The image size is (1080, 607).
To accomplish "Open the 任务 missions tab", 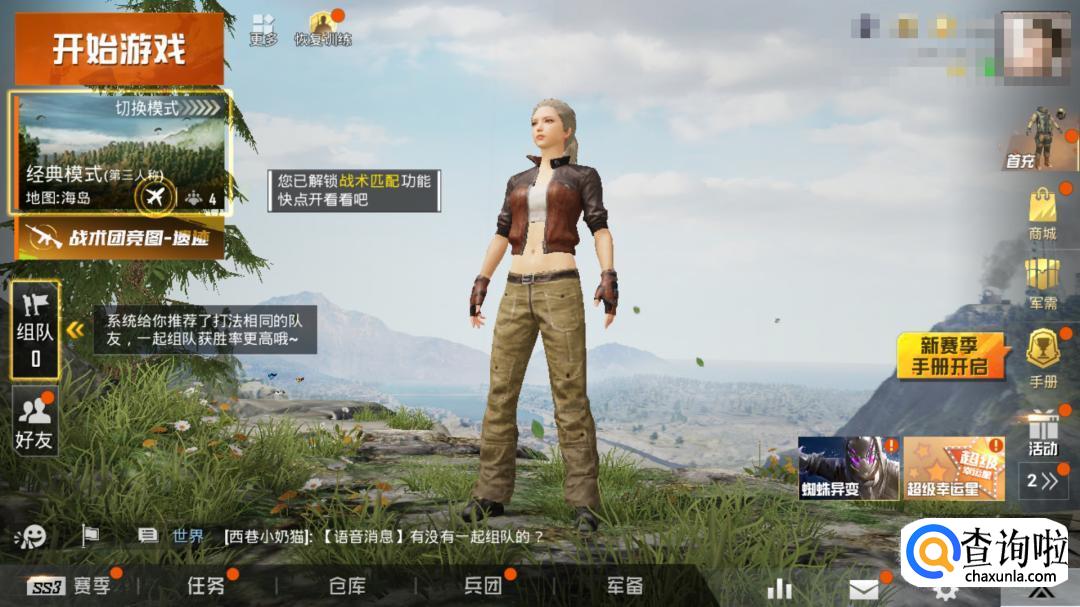I will pos(206,586).
